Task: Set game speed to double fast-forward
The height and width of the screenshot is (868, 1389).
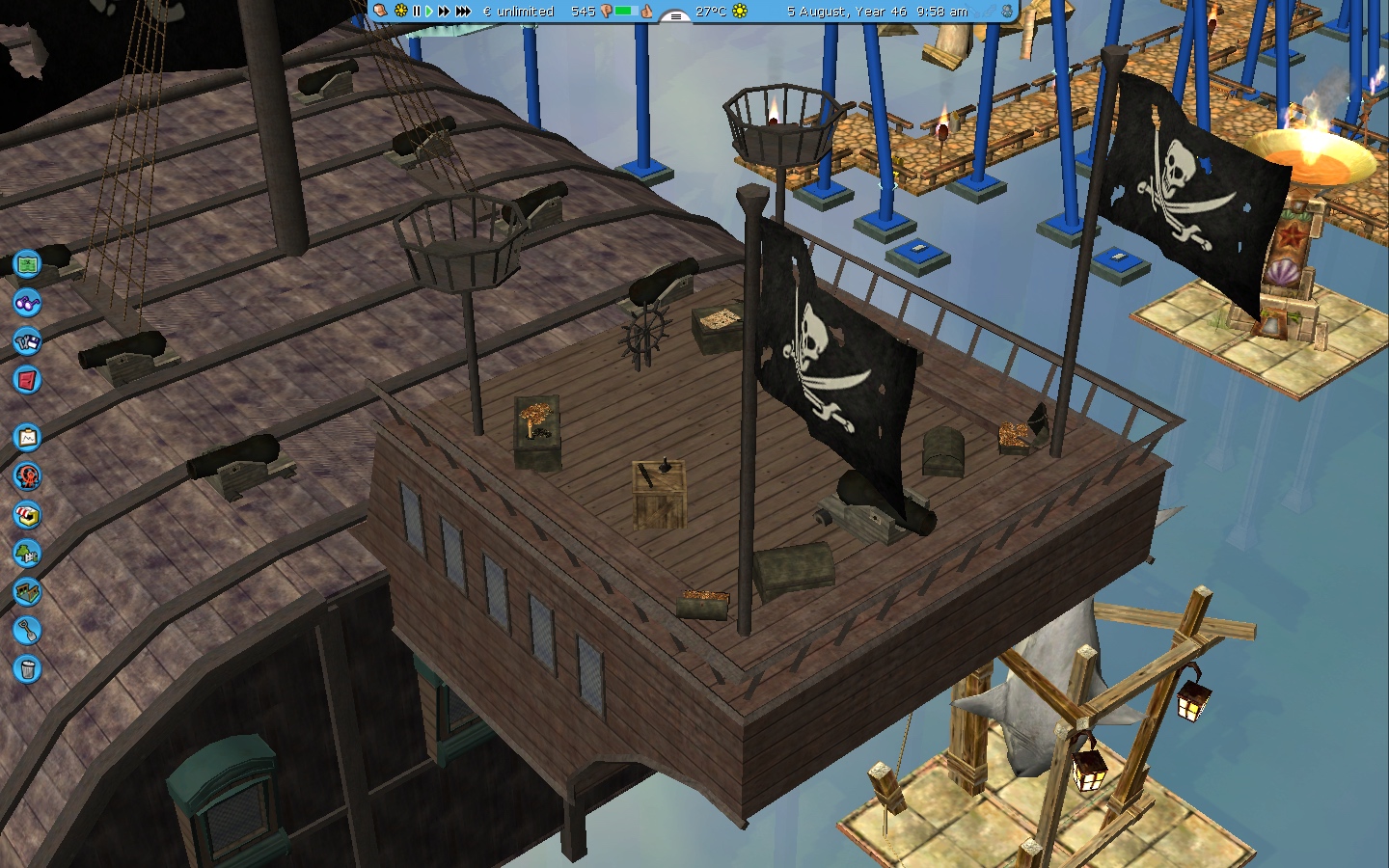Action: click(444, 12)
